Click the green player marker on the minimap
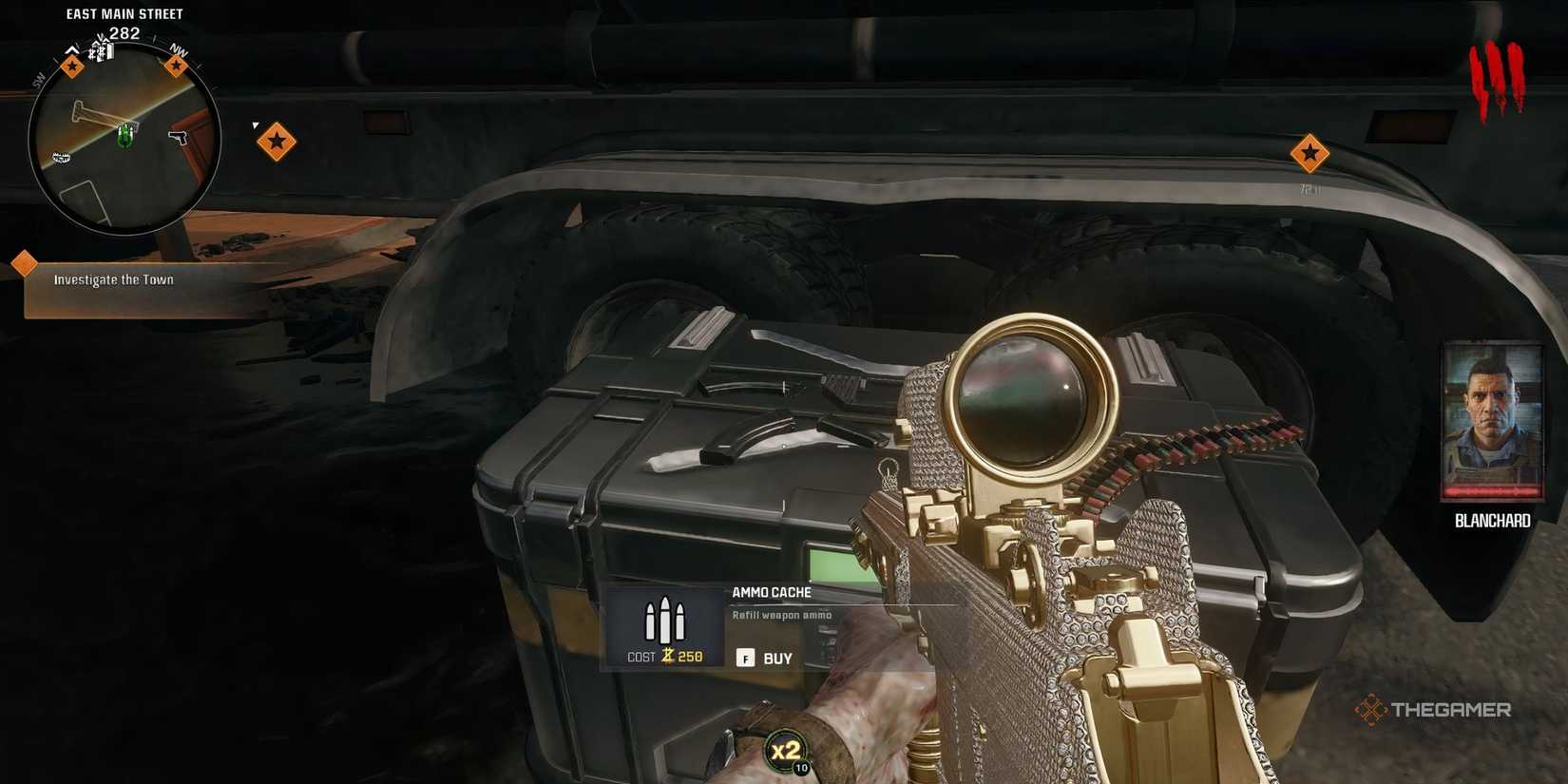1568x784 pixels. (x=124, y=137)
